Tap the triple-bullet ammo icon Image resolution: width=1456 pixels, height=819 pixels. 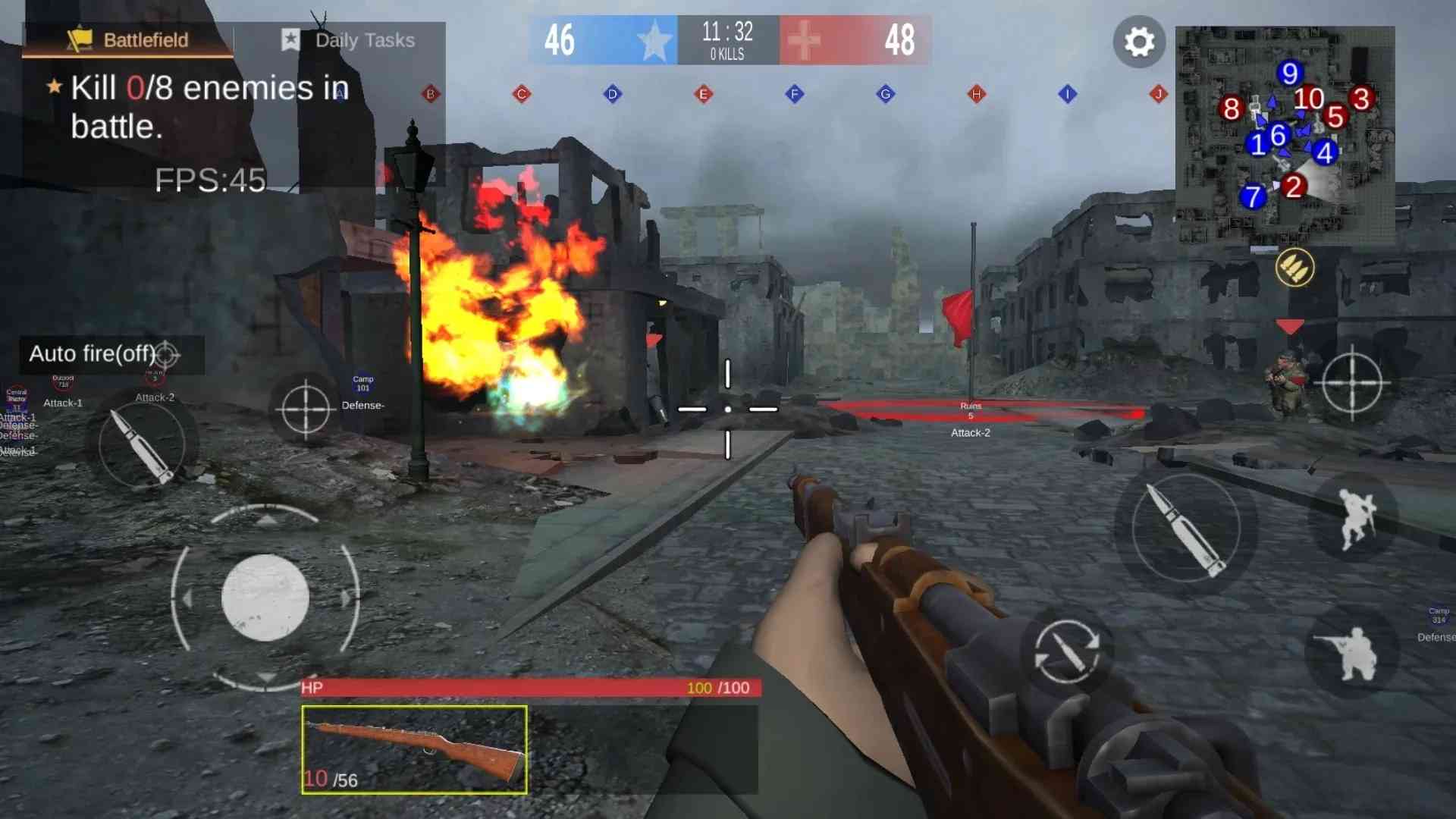pyautogui.click(x=1294, y=268)
